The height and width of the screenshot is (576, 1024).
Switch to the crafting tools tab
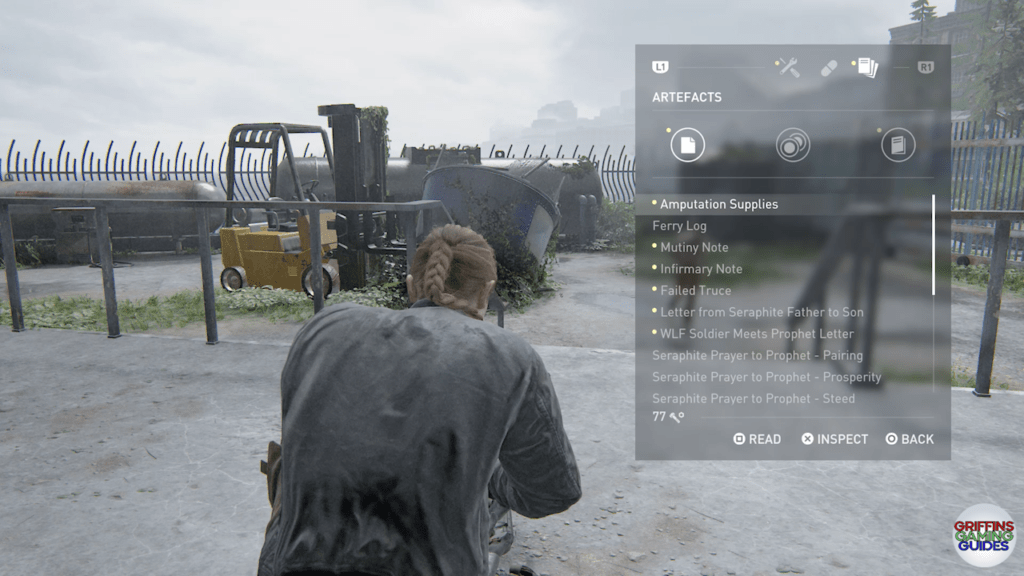click(789, 67)
